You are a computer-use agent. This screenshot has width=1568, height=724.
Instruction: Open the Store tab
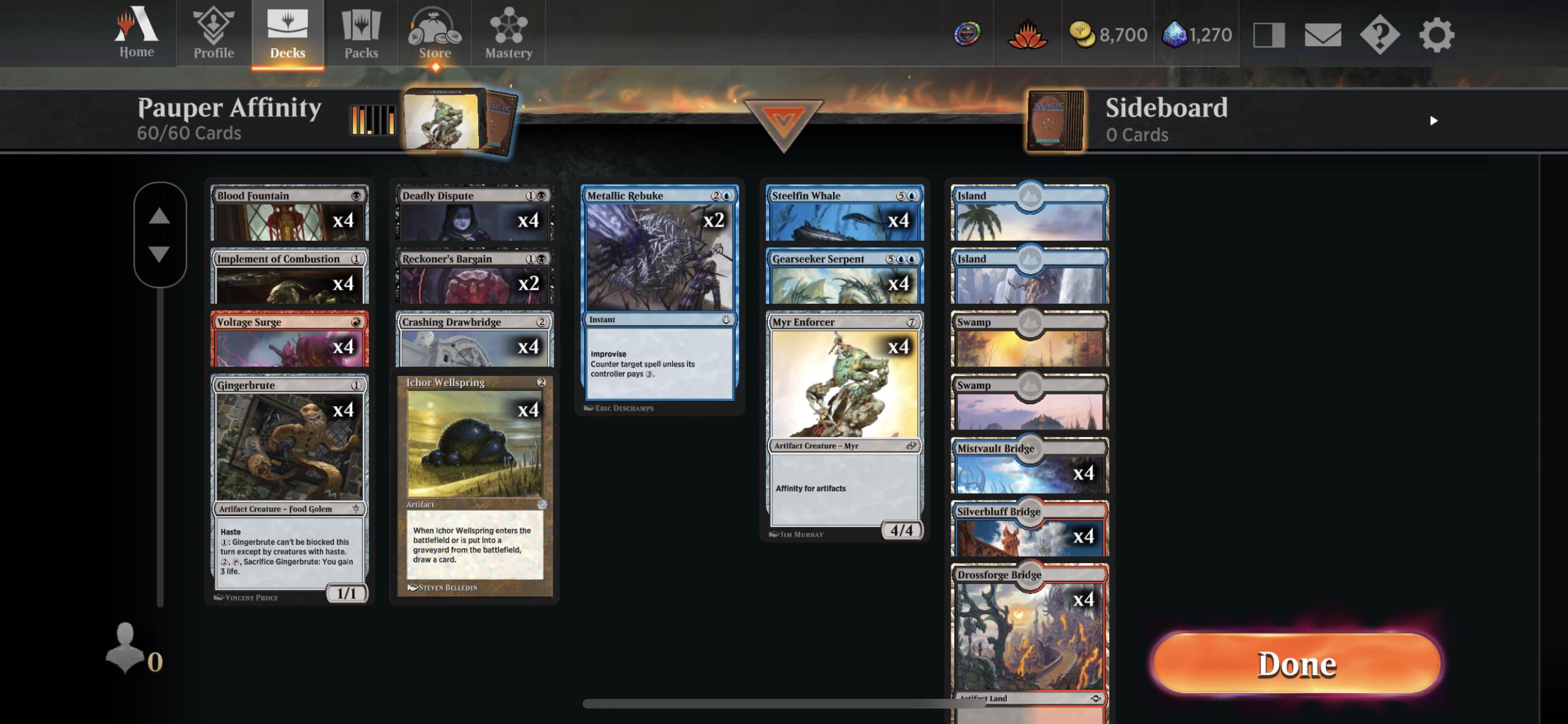(434, 33)
